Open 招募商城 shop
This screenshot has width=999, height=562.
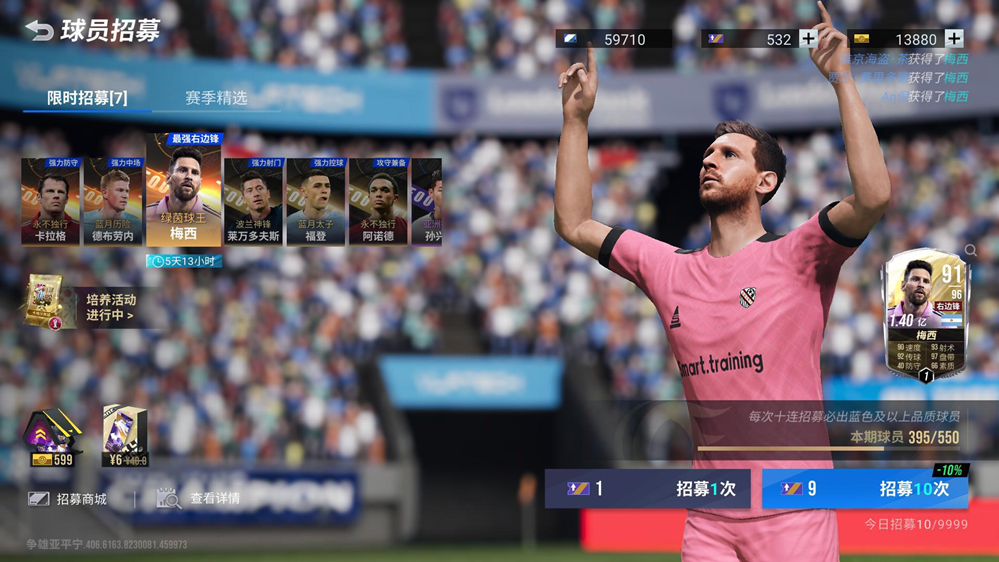click(68, 498)
